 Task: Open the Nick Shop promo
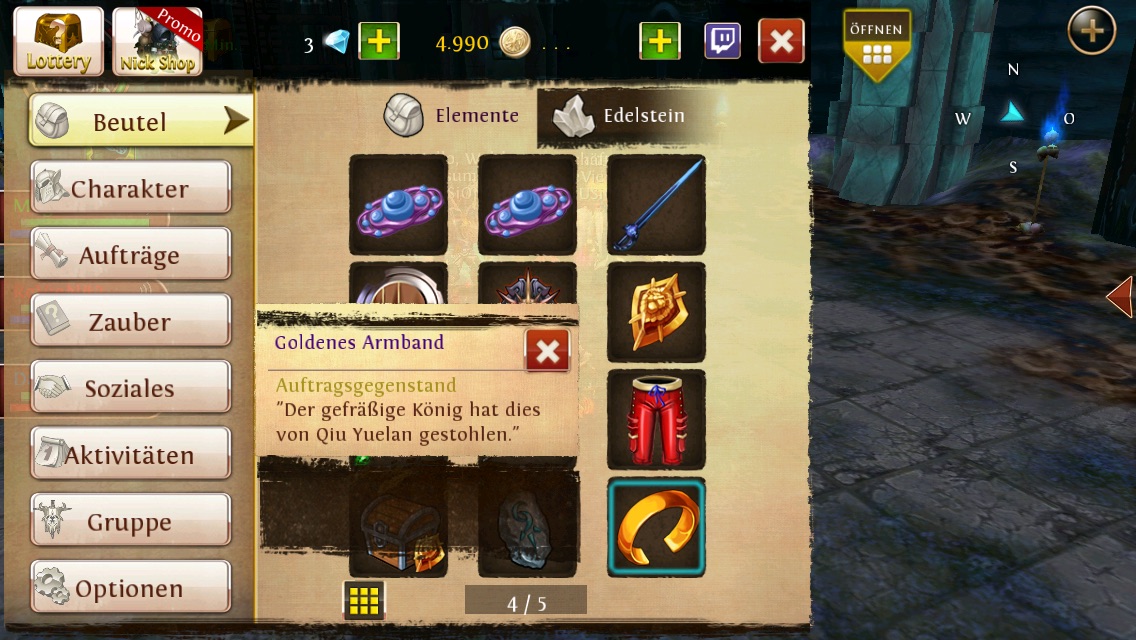click(157, 42)
